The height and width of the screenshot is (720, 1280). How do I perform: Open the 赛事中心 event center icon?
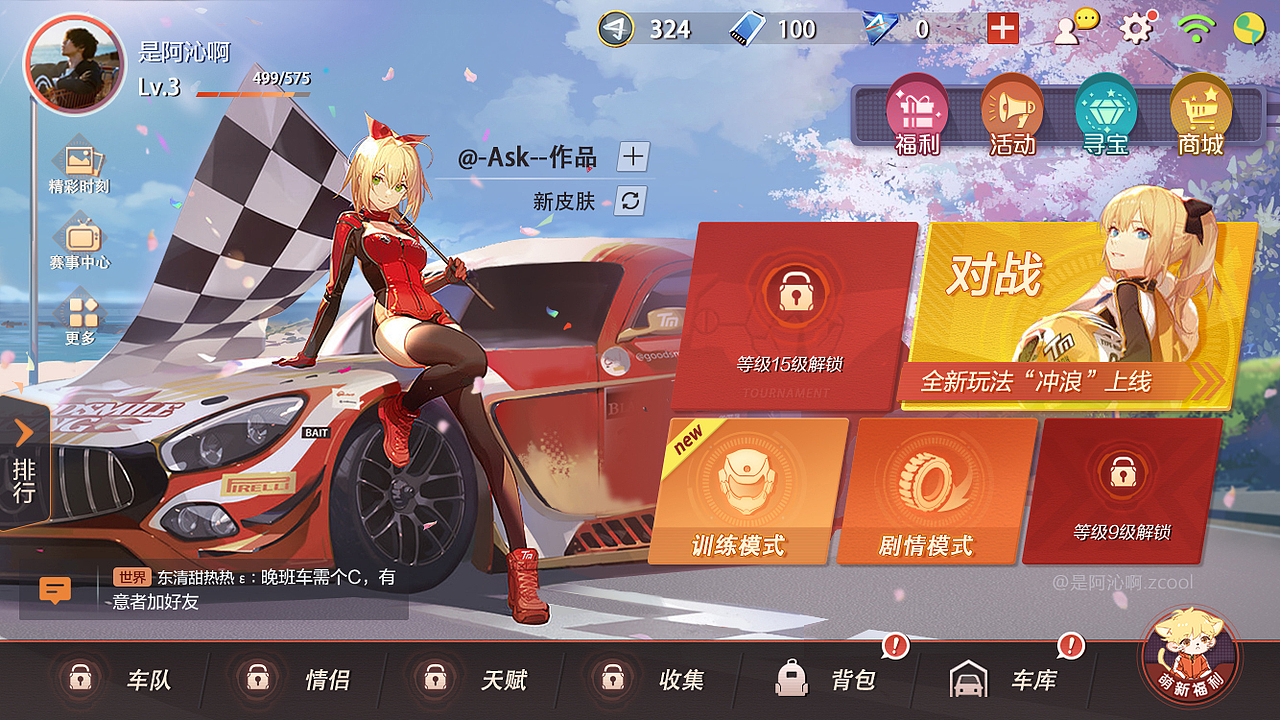tap(80, 240)
